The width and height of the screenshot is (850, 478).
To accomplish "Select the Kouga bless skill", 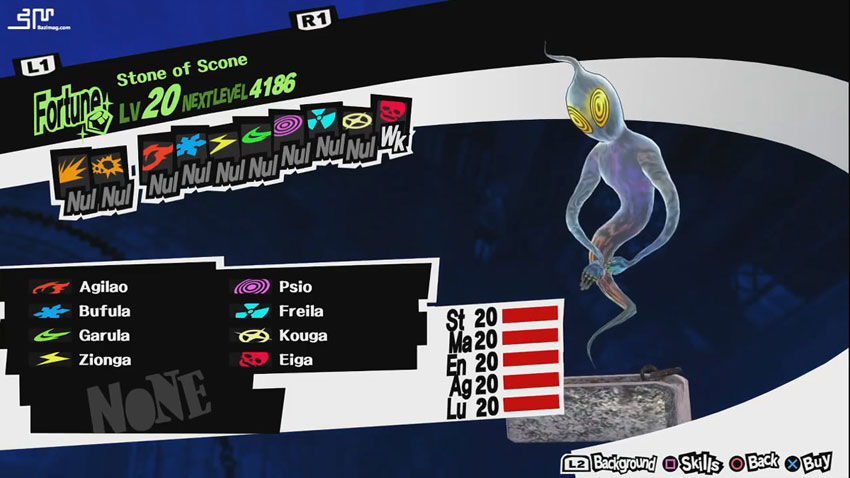I will pos(300,335).
